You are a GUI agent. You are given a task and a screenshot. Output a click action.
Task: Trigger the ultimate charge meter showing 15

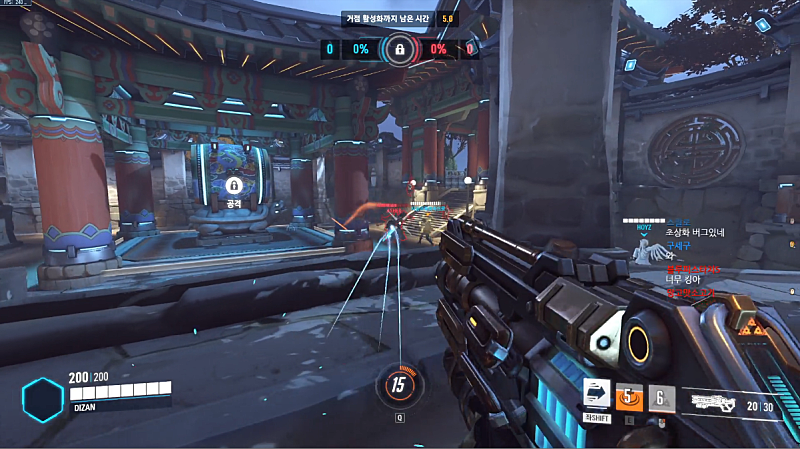(x=399, y=383)
